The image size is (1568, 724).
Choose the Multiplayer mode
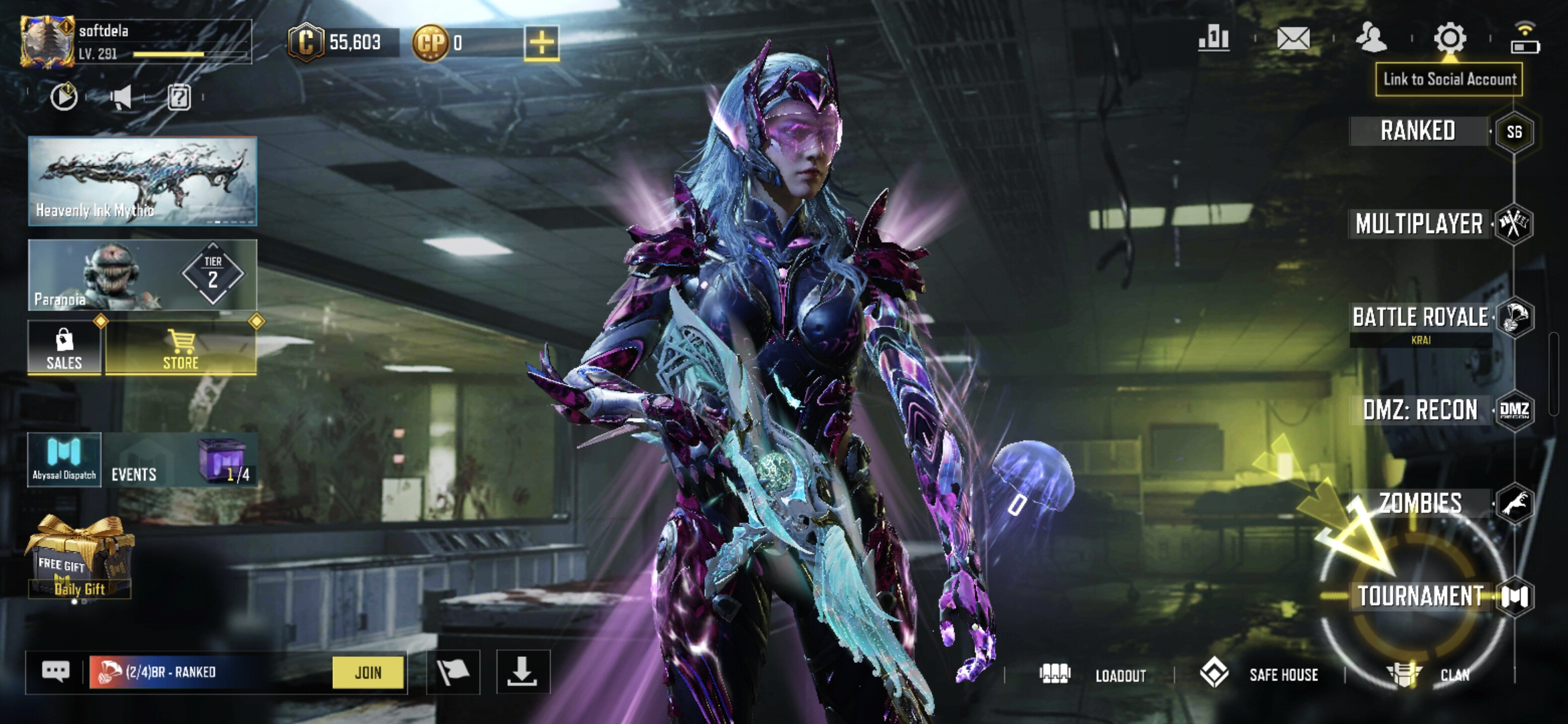tap(1419, 224)
